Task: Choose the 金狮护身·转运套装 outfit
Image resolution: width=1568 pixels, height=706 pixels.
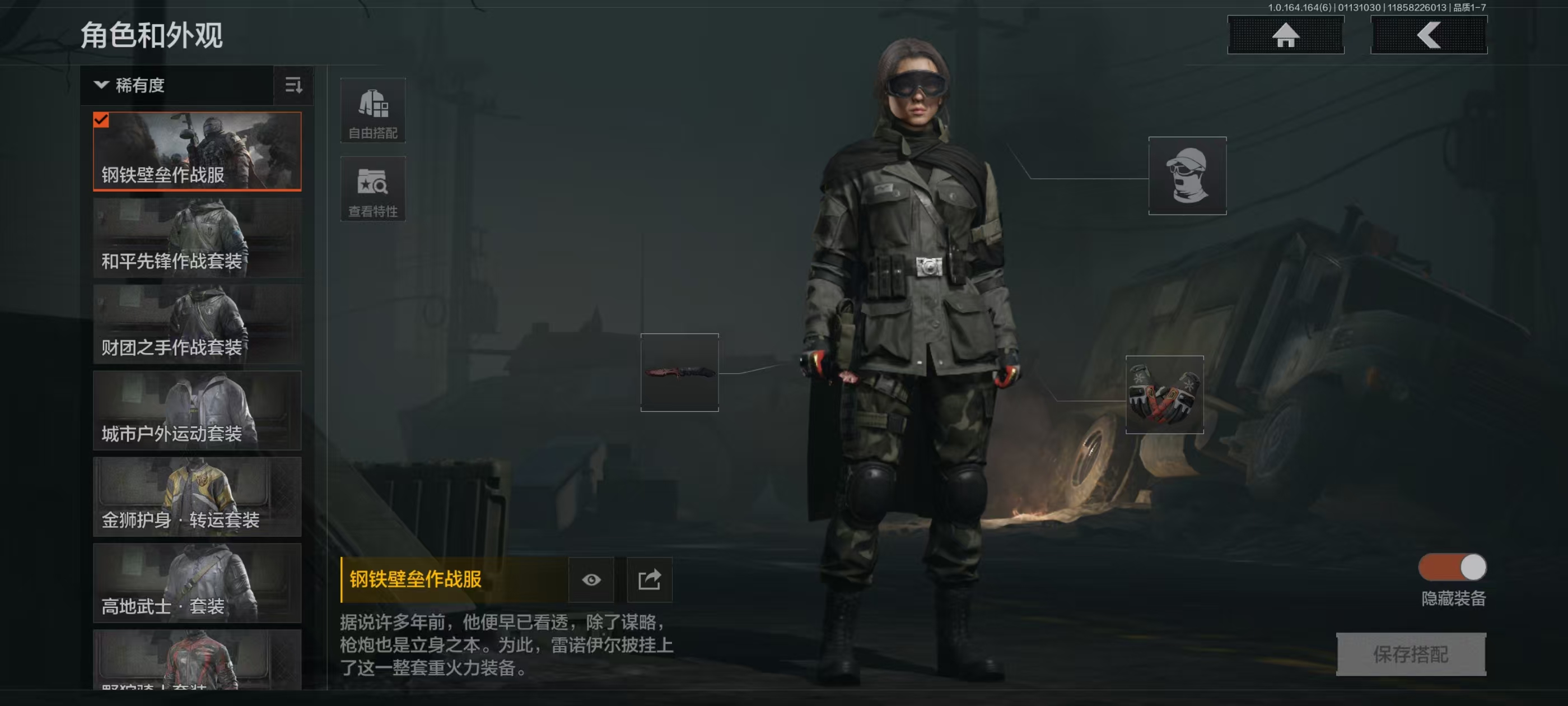Action: point(197,496)
